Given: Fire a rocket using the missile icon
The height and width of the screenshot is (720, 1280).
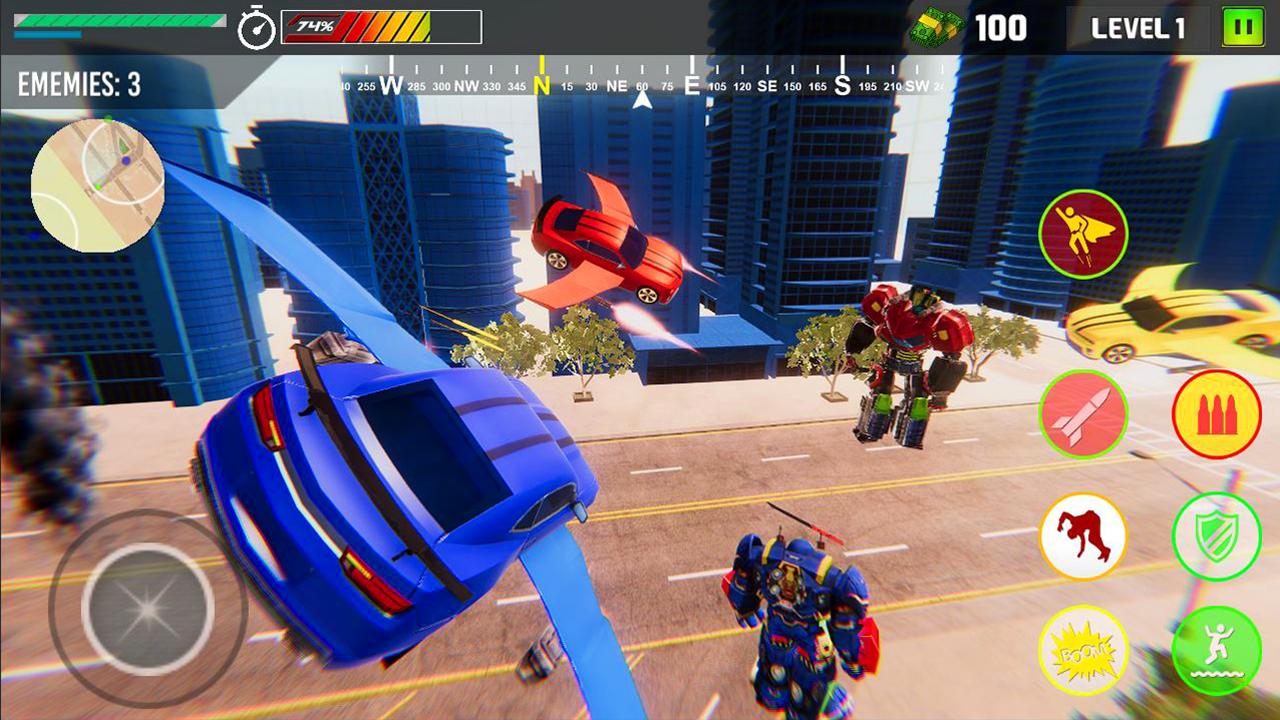Looking at the screenshot, I should pyautogui.click(x=1083, y=413).
